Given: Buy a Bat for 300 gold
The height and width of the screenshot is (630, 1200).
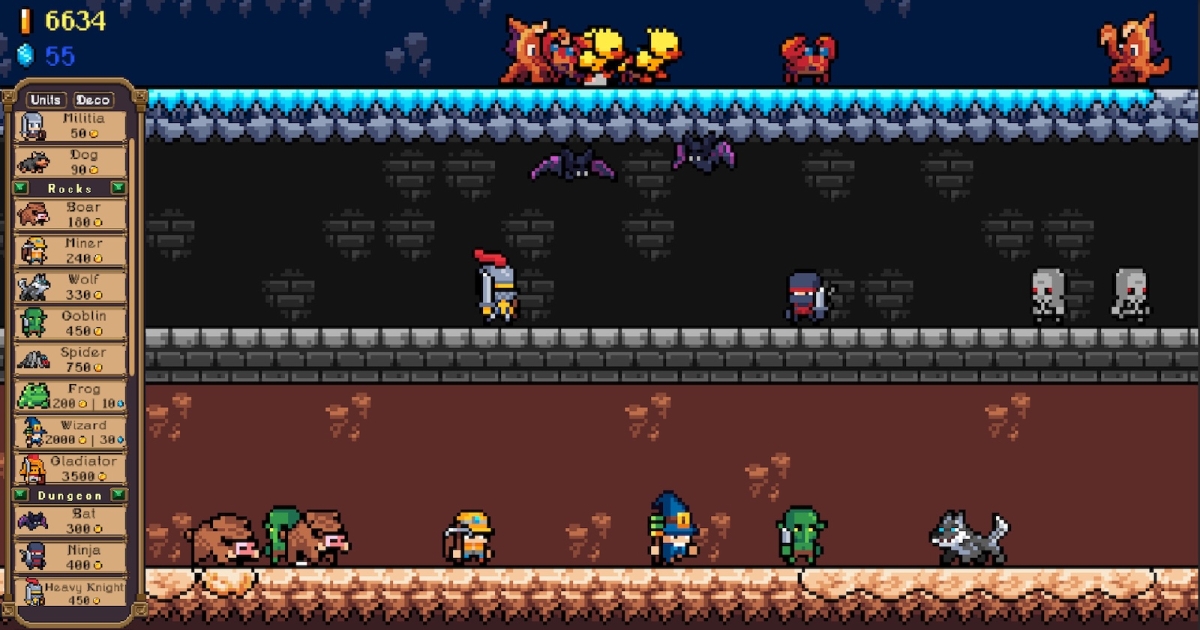Looking at the screenshot, I should (70, 521).
